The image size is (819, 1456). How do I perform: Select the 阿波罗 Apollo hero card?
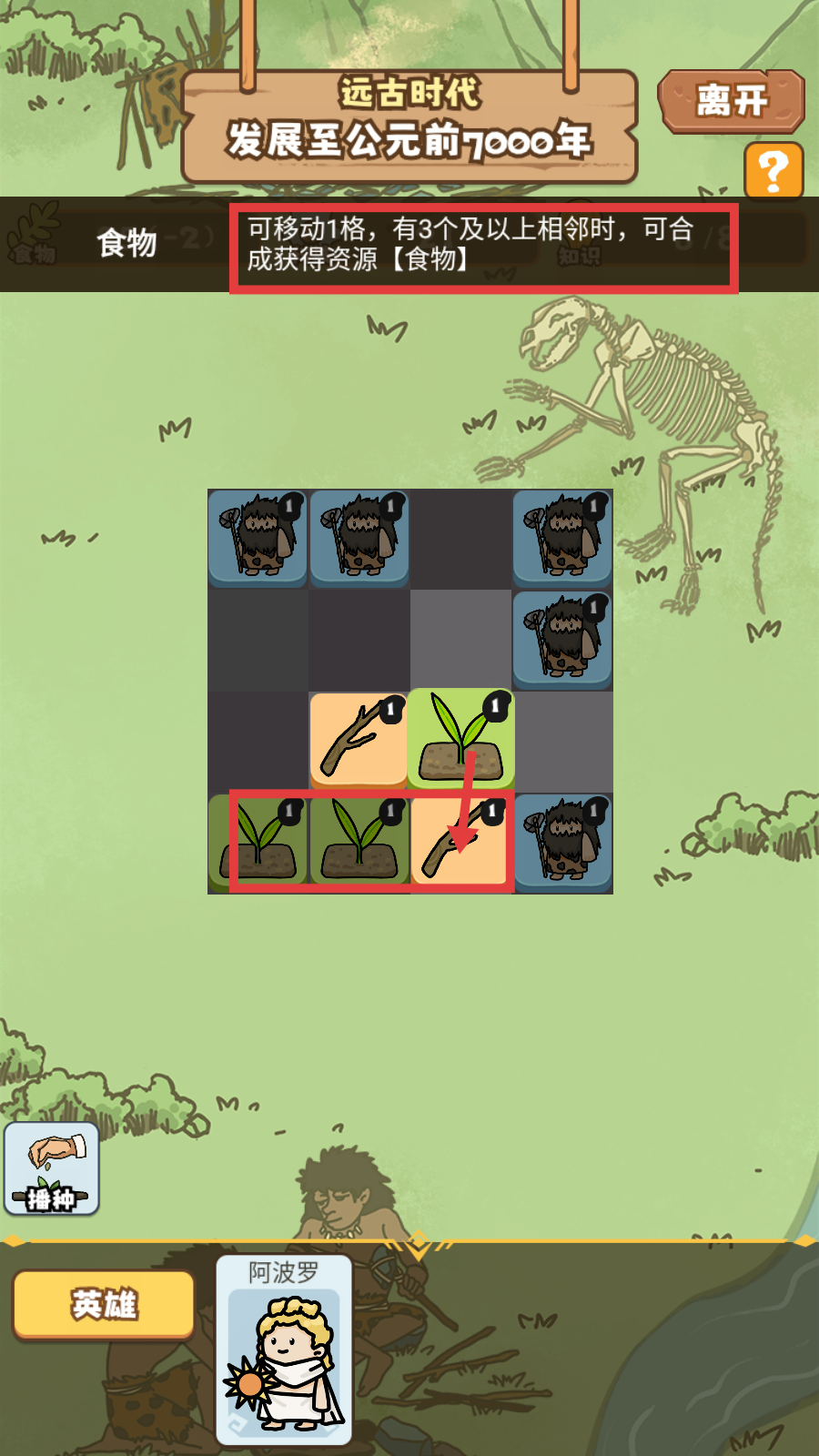pyautogui.click(x=284, y=1350)
